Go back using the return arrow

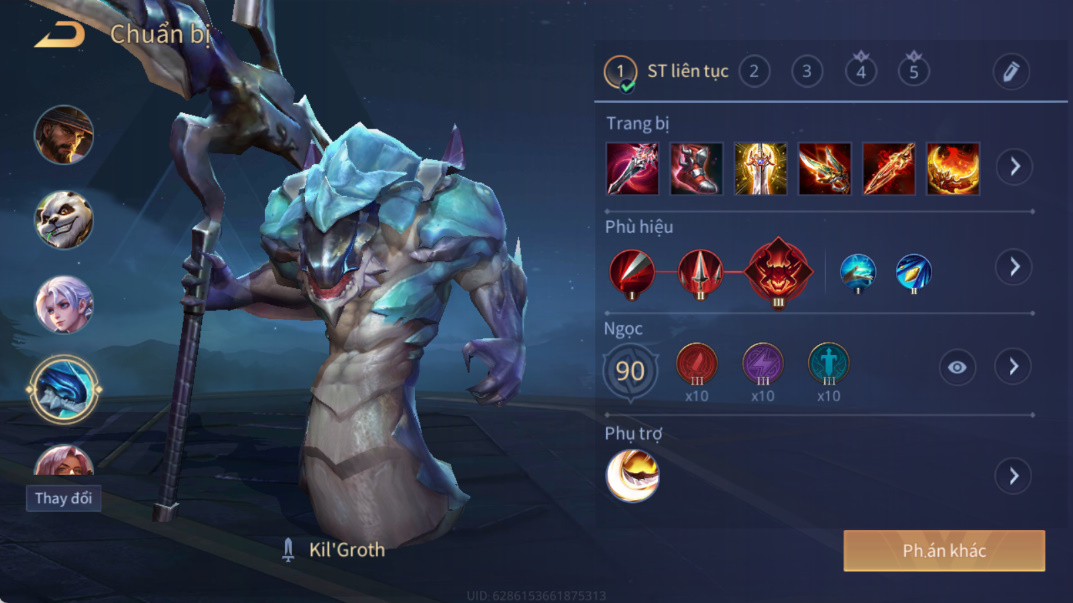[59, 35]
